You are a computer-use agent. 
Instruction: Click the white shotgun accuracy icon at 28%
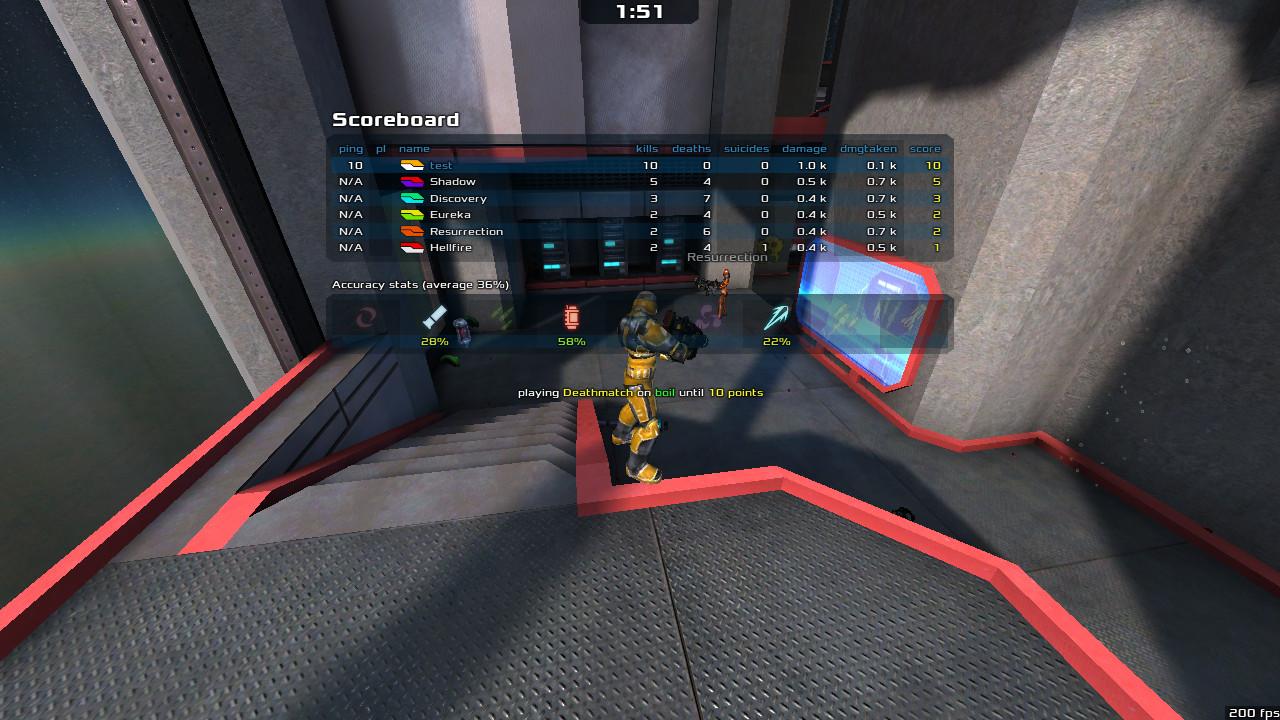[x=434, y=318]
